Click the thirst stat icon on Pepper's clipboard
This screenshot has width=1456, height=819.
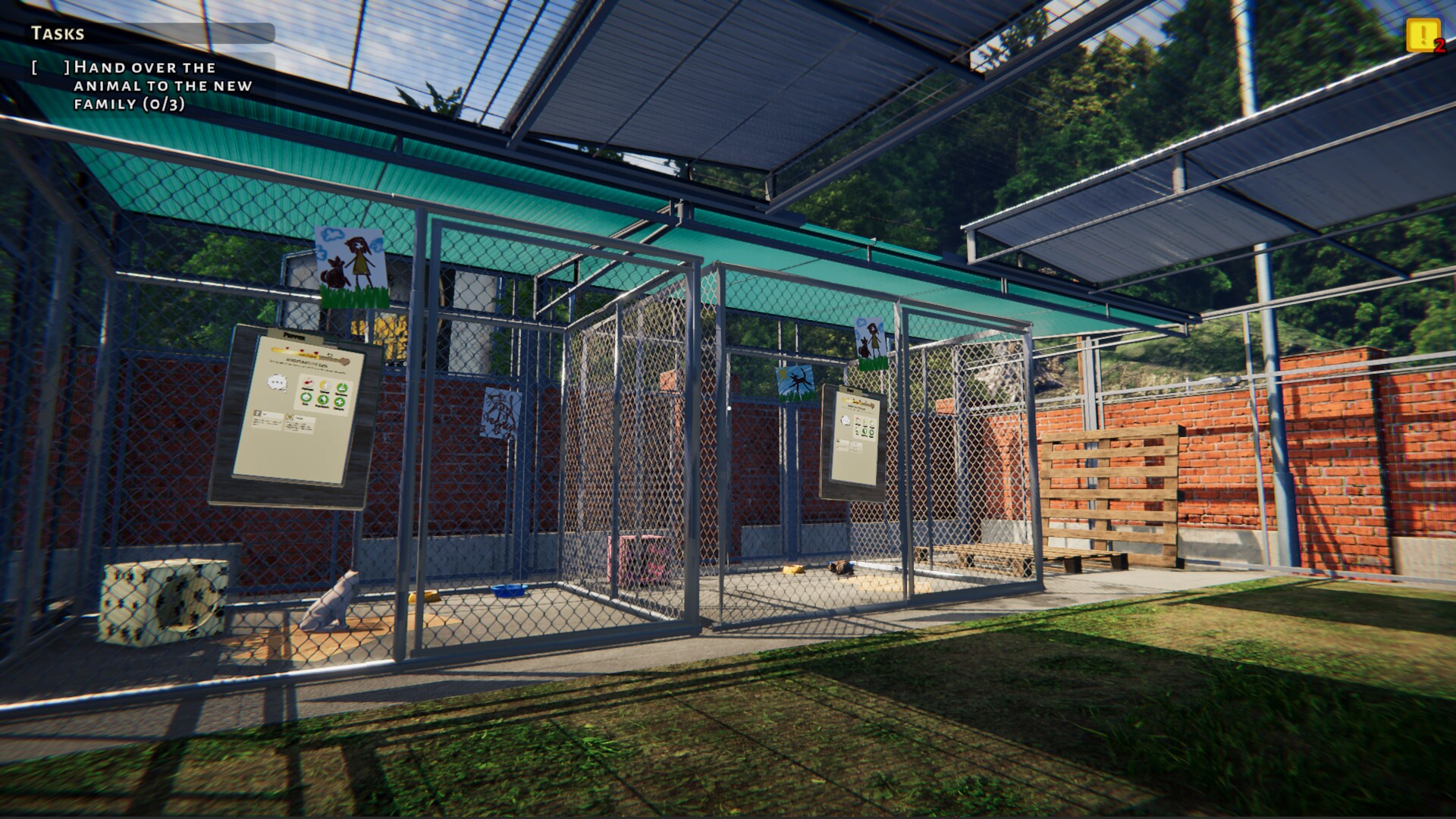[x=325, y=386]
